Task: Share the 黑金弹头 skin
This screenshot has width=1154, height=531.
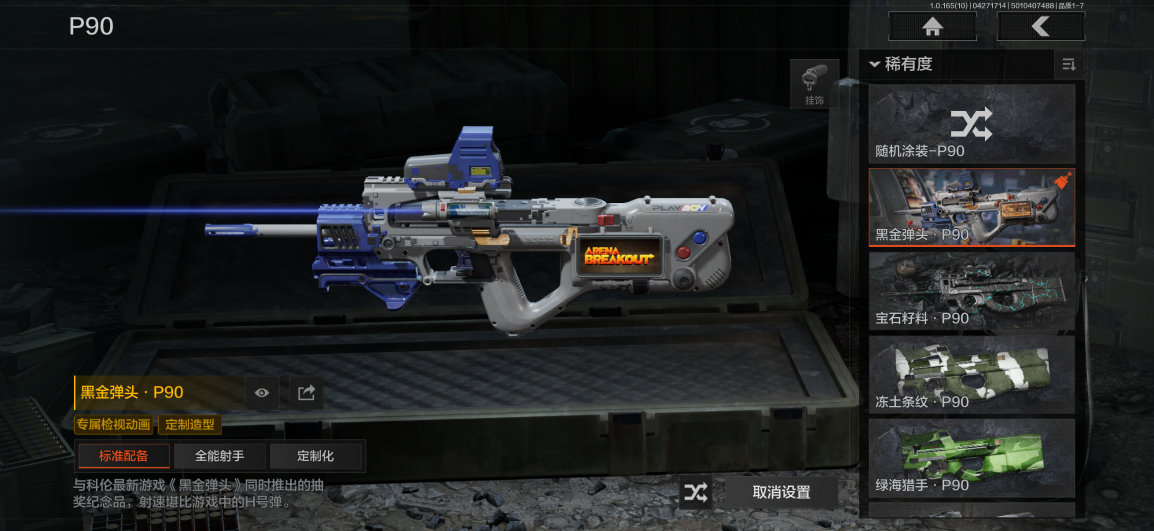Action: (307, 393)
